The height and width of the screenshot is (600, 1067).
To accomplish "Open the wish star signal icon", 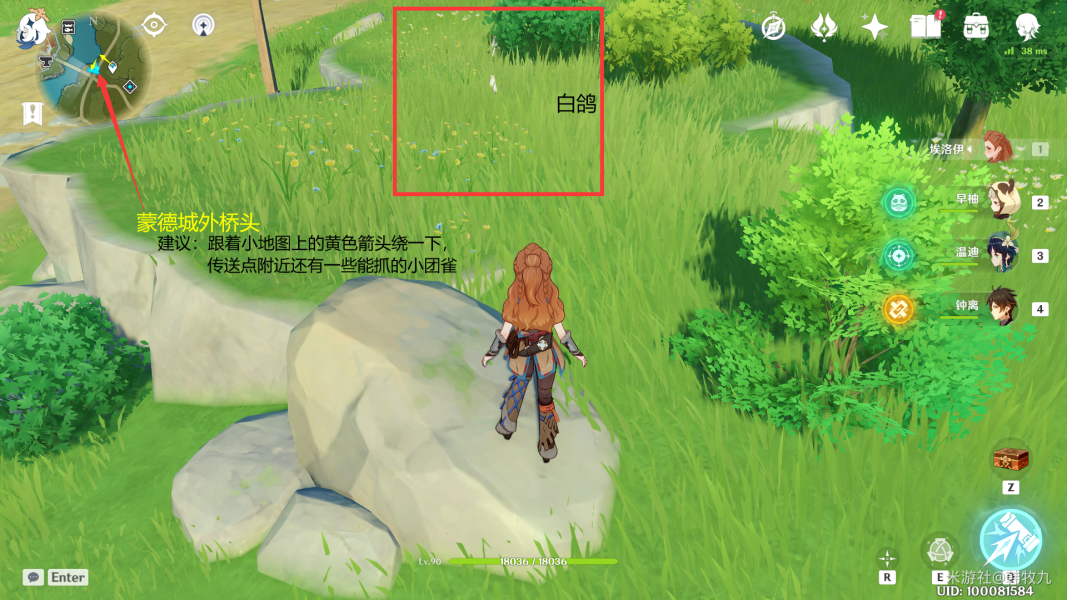I will click(203, 24).
